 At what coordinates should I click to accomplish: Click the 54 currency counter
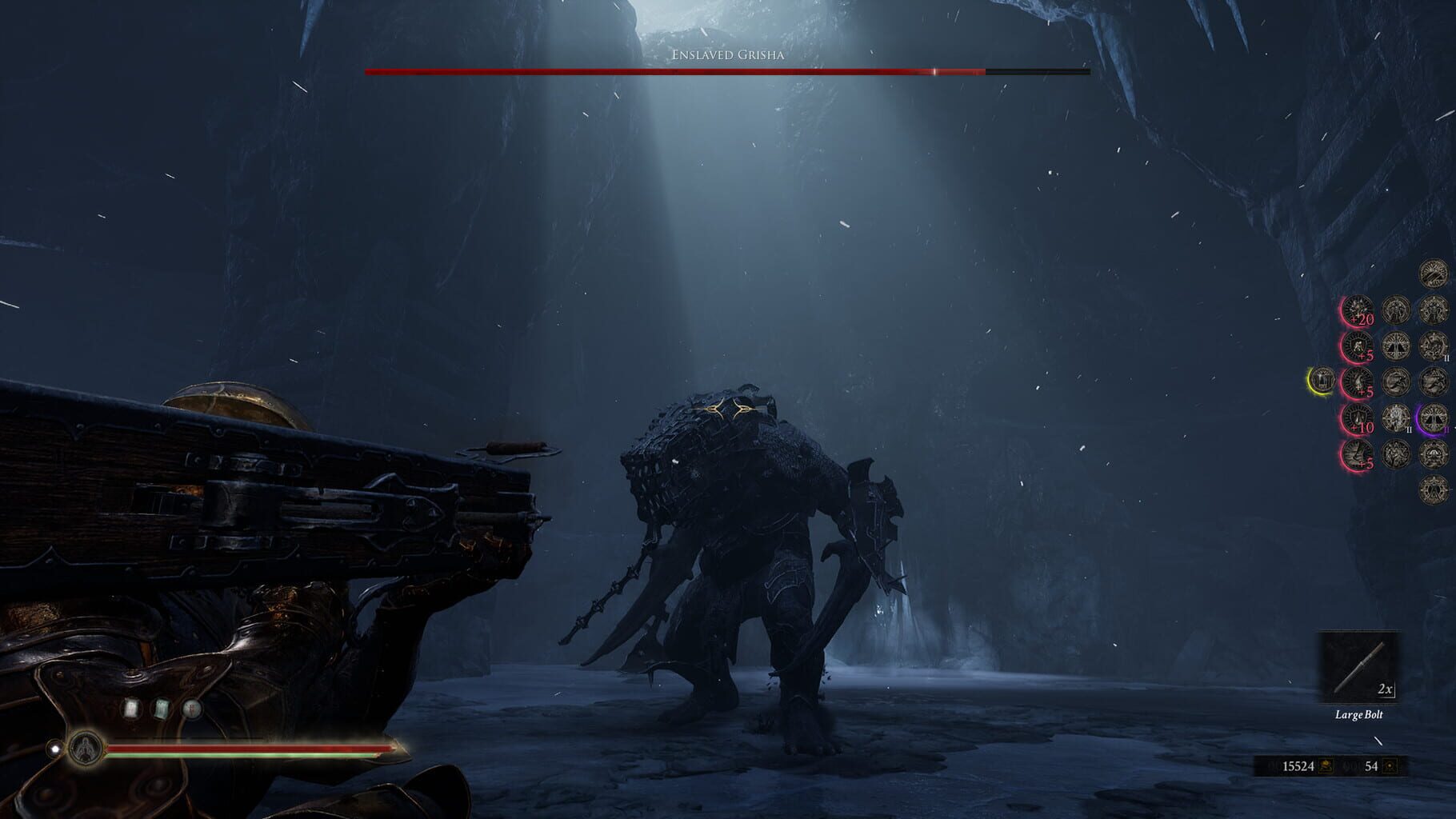tap(1371, 766)
